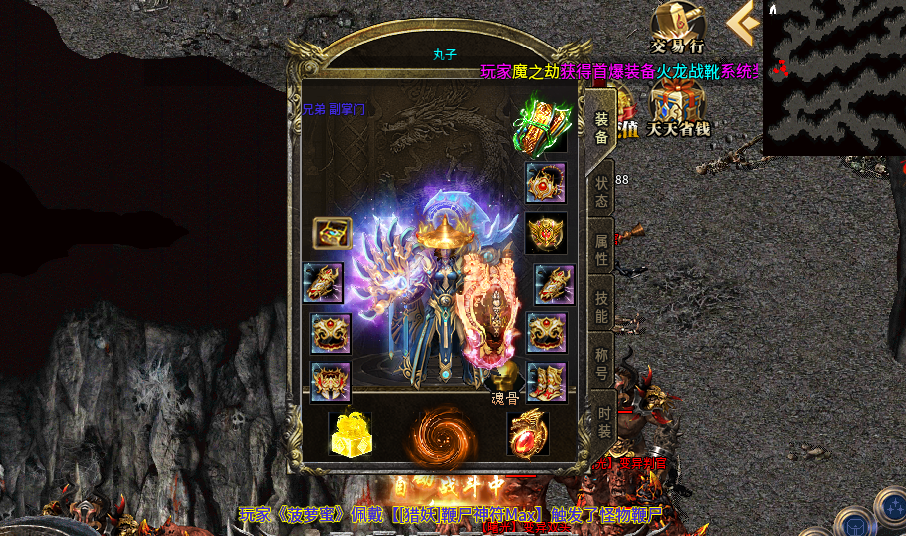Select the red dragon gem slot
The image size is (906, 536).
[x=527, y=433]
